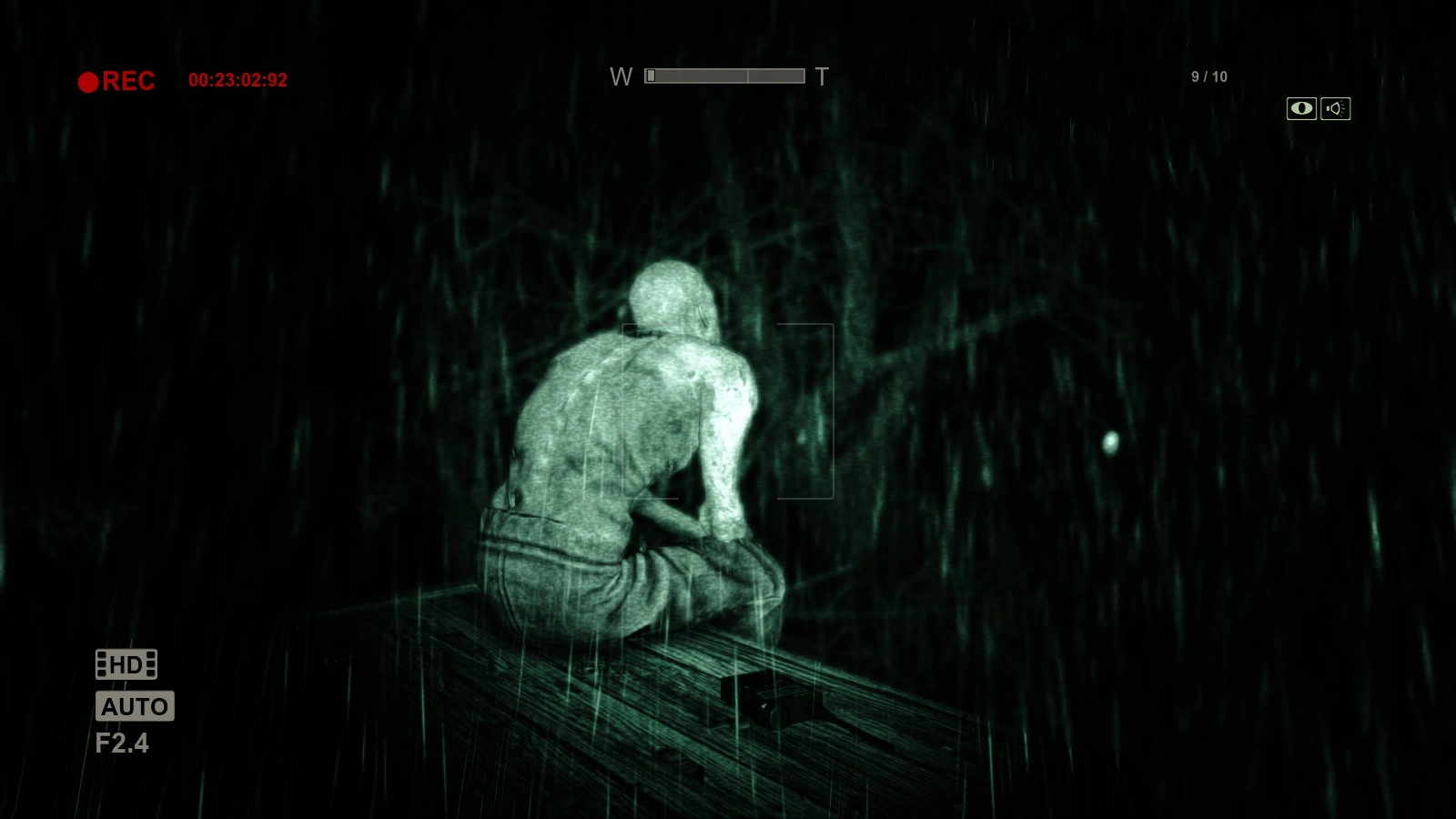The image size is (1456, 819).
Task: Expand the aperture F2.4 options
Action: pyautogui.click(x=124, y=743)
